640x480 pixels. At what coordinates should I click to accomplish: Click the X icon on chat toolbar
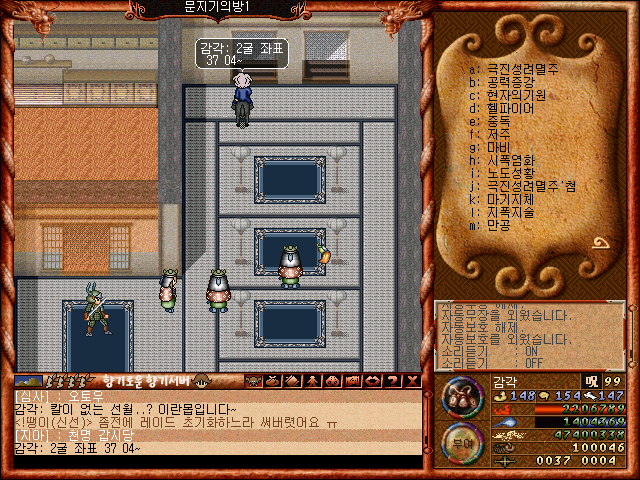(x=411, y=380)
